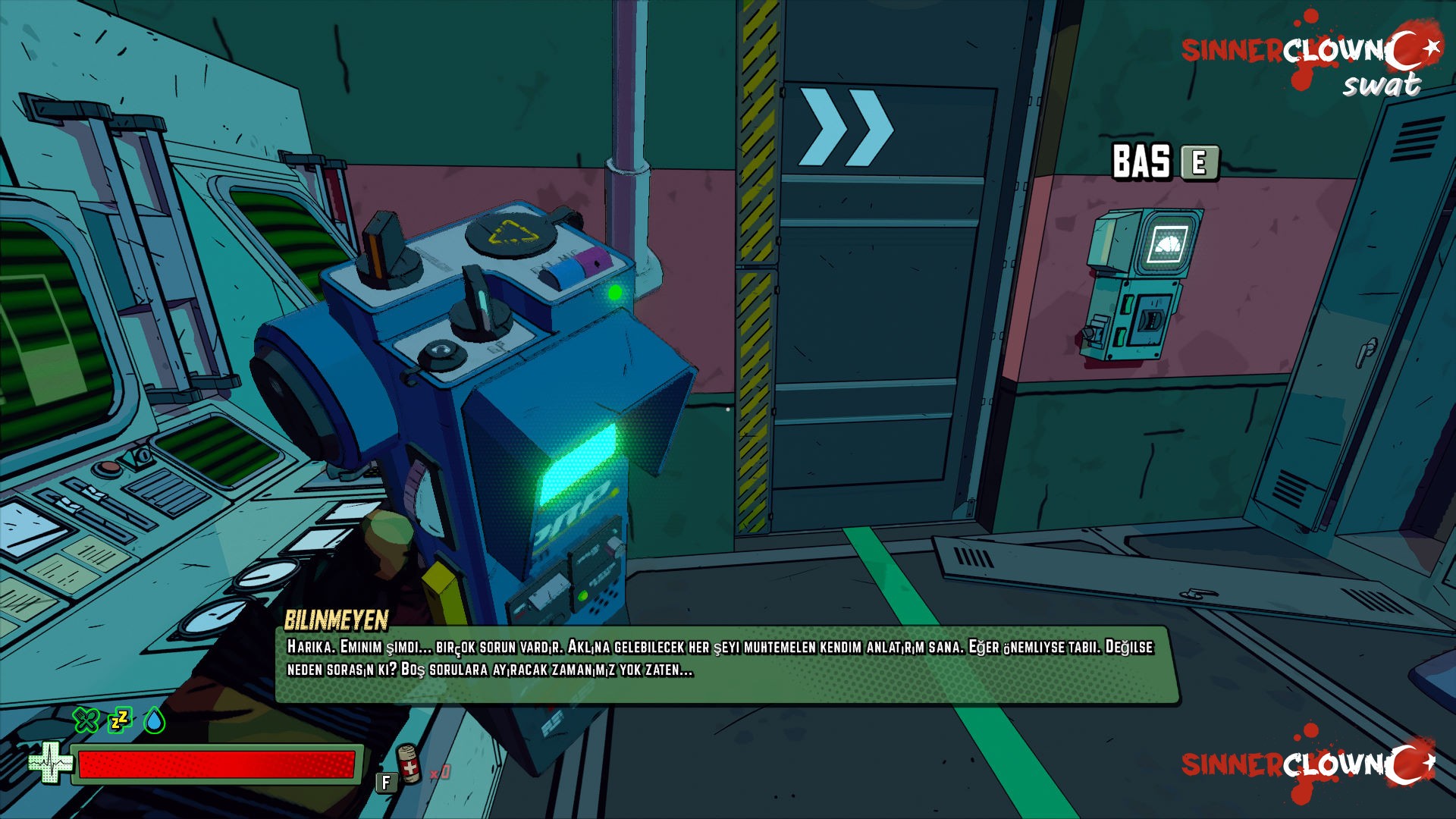Use the healing canister item slot
Image resolution: width=1456 pixels, height=819 pixels.
click(409, 764)
